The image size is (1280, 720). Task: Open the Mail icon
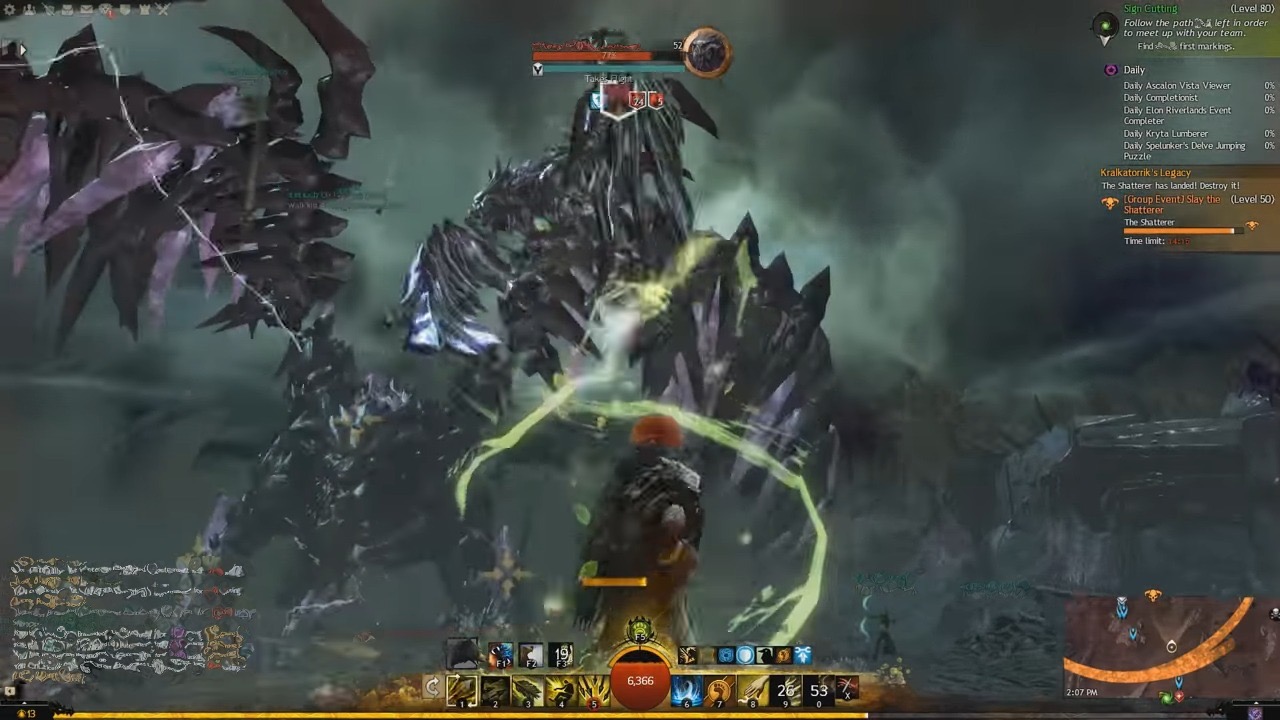(x=85, y=10)
